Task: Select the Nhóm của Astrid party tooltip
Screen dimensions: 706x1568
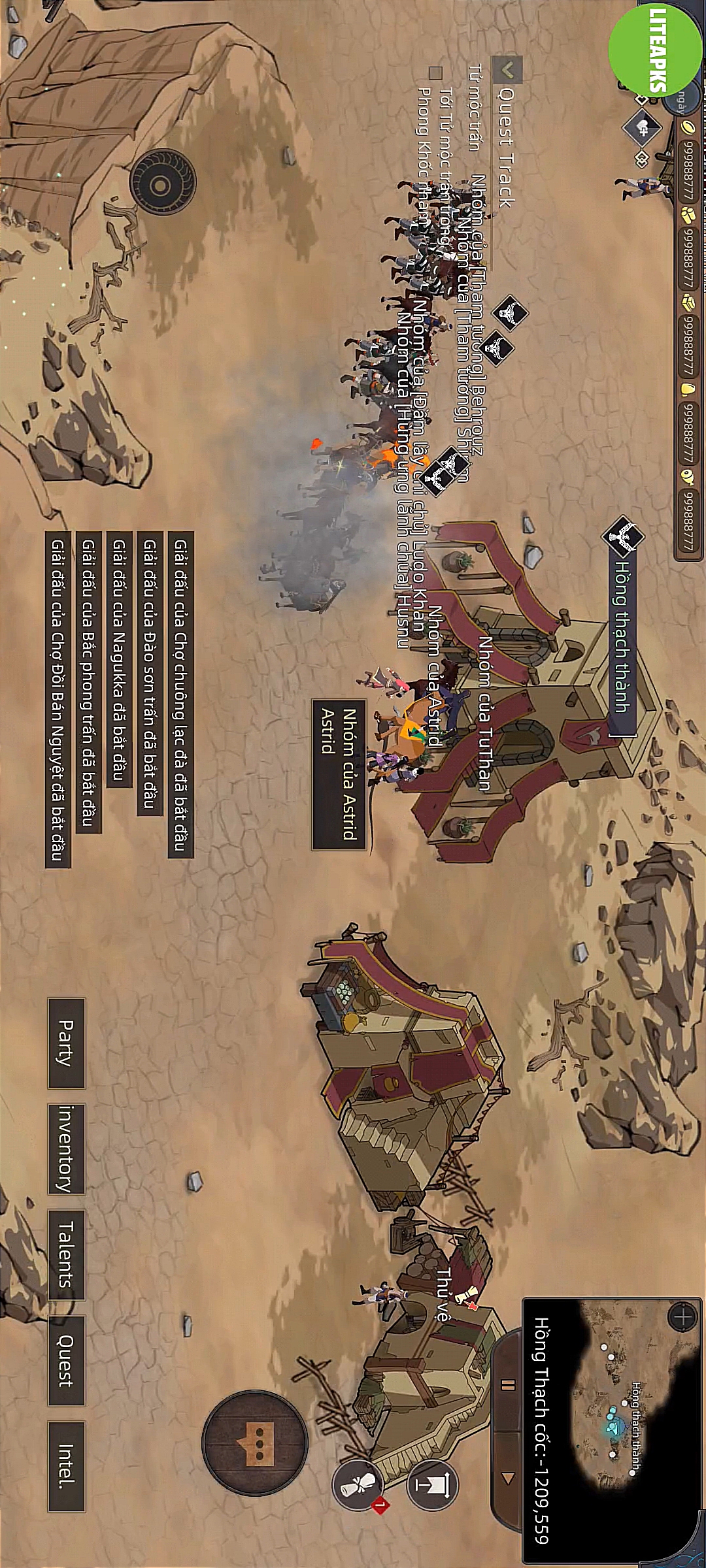Action: click(x=339, y=774)
